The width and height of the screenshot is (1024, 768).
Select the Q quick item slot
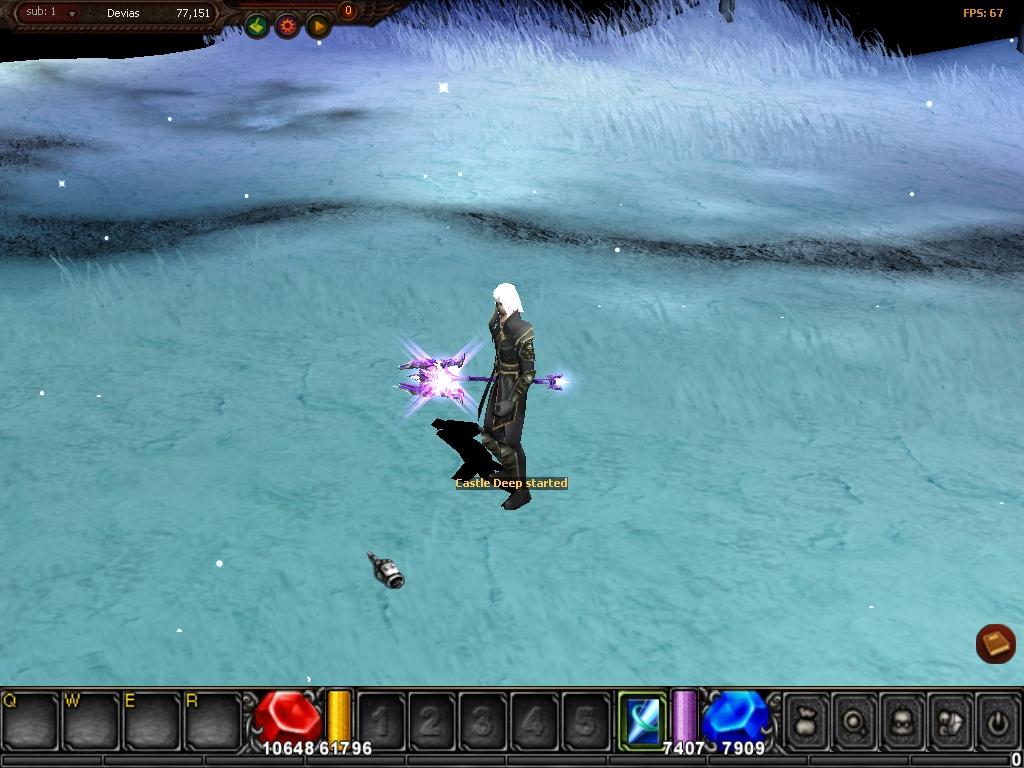pos(31,720)
